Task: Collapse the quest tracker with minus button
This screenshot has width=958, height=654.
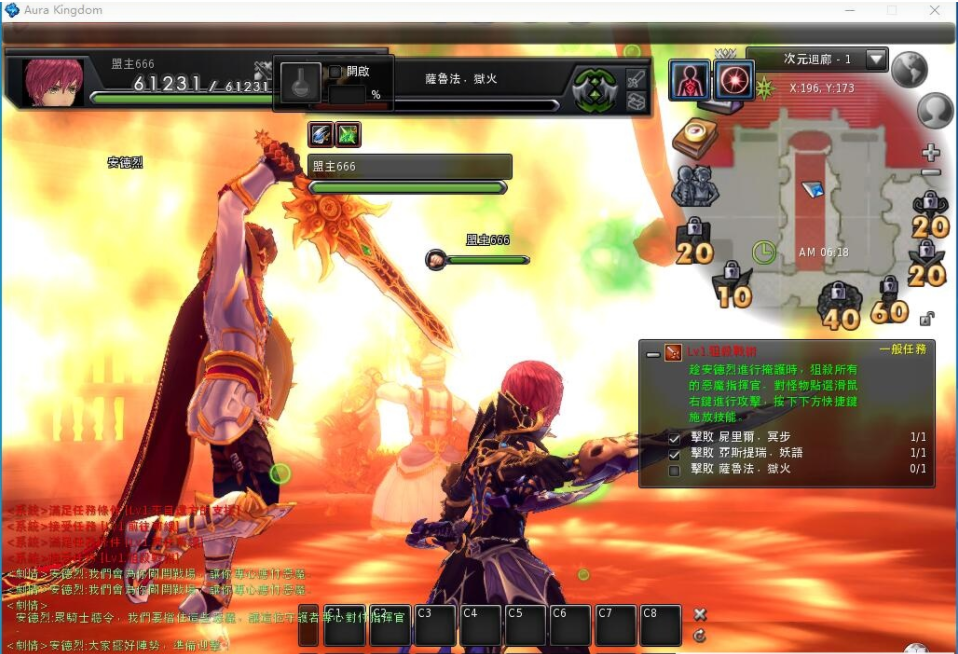Action: pyautogui.click(x=652, y=353)
